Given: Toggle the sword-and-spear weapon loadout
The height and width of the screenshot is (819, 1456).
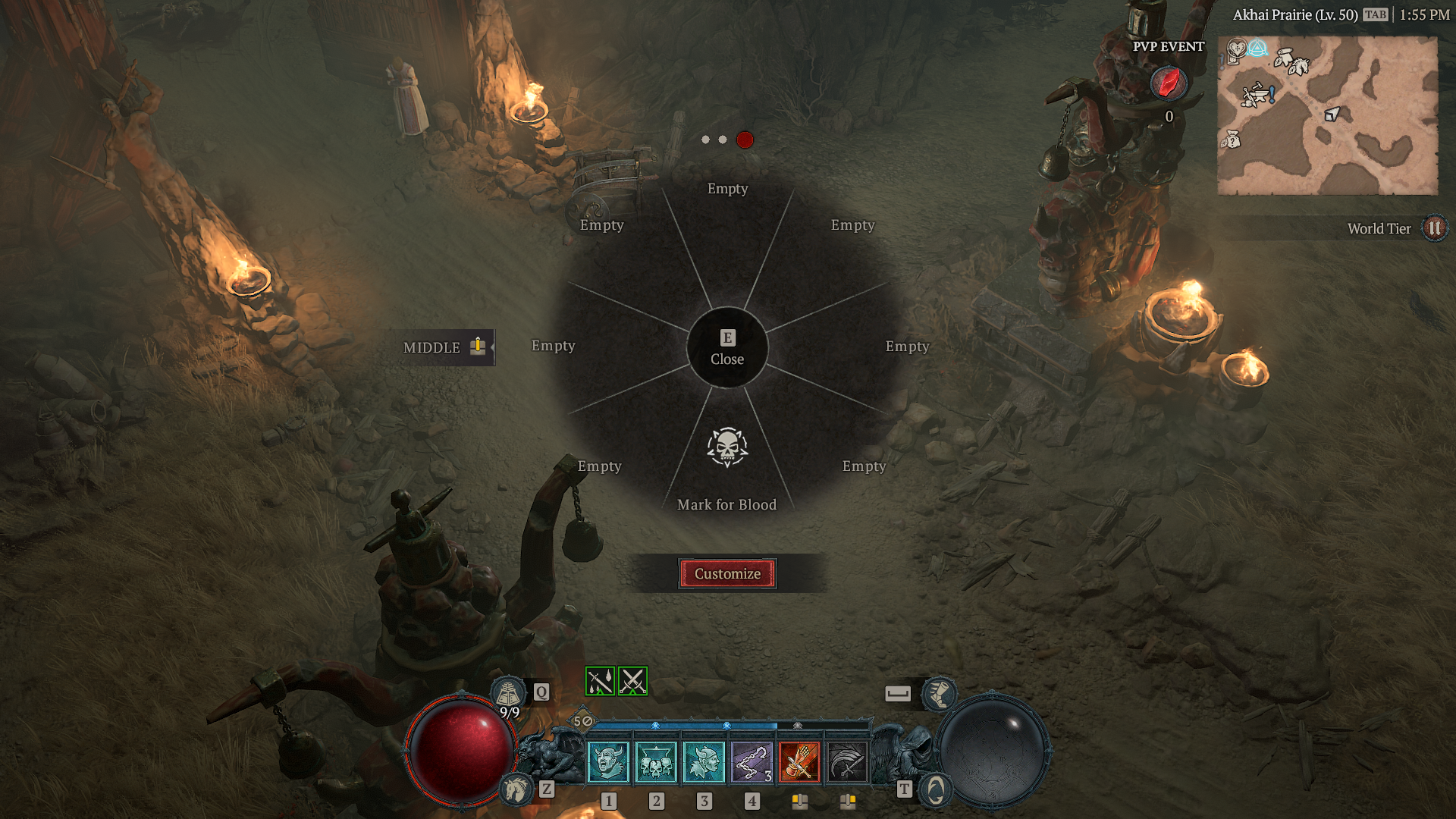Looking at the screenshot, I should tap(599, 681).
